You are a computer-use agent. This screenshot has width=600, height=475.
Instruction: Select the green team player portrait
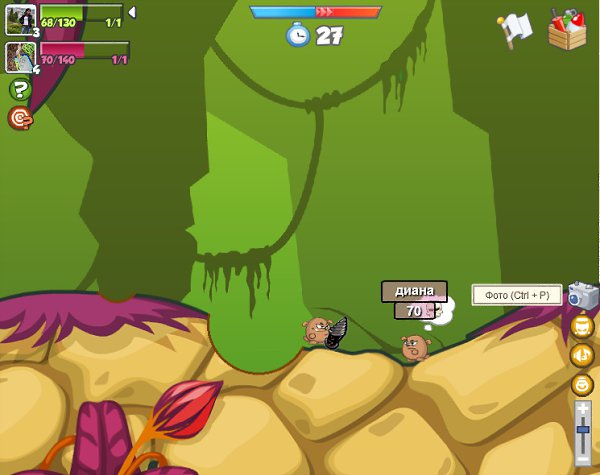point(21,19)
